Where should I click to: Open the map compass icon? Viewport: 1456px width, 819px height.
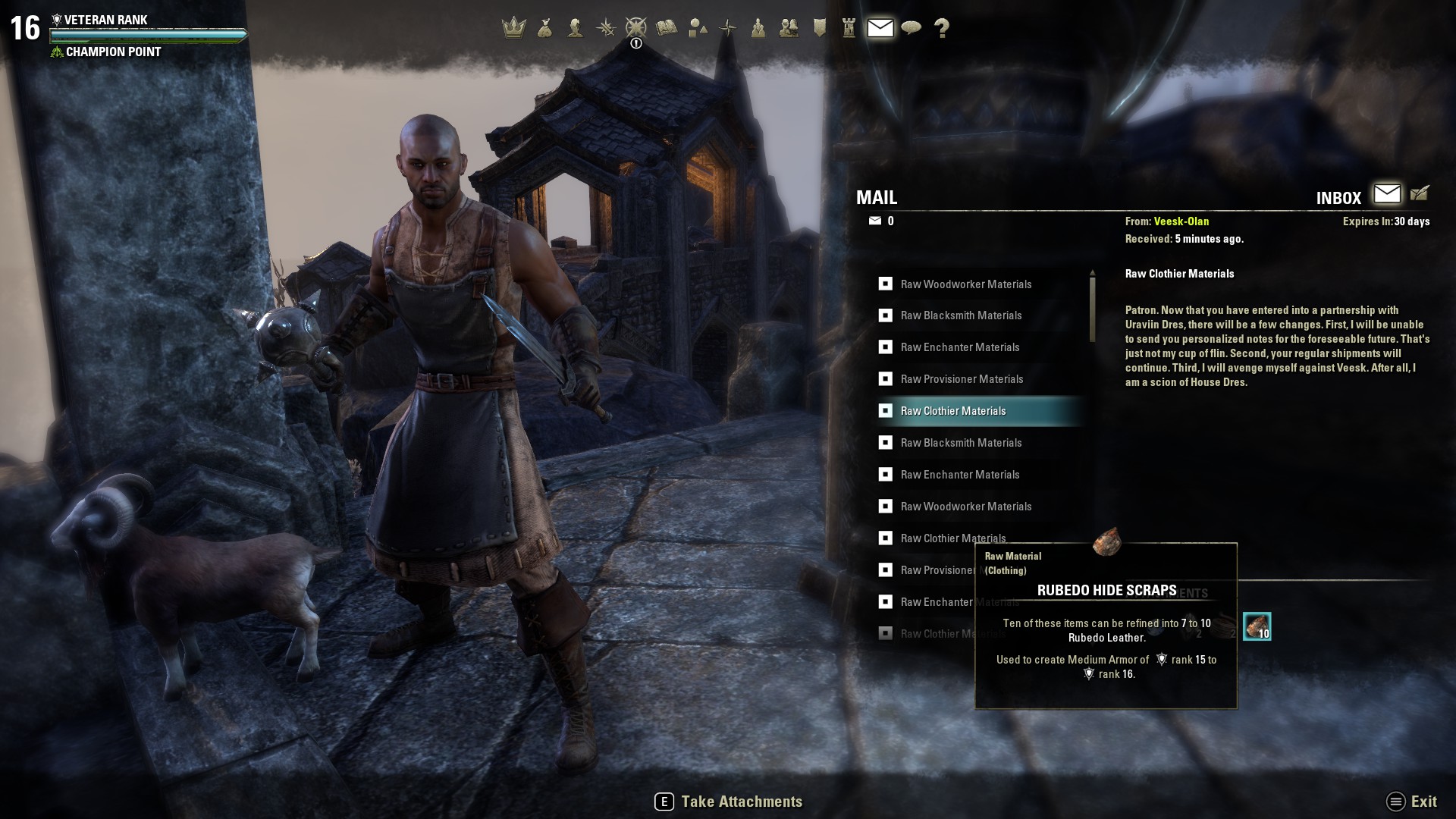pos(728,28)
